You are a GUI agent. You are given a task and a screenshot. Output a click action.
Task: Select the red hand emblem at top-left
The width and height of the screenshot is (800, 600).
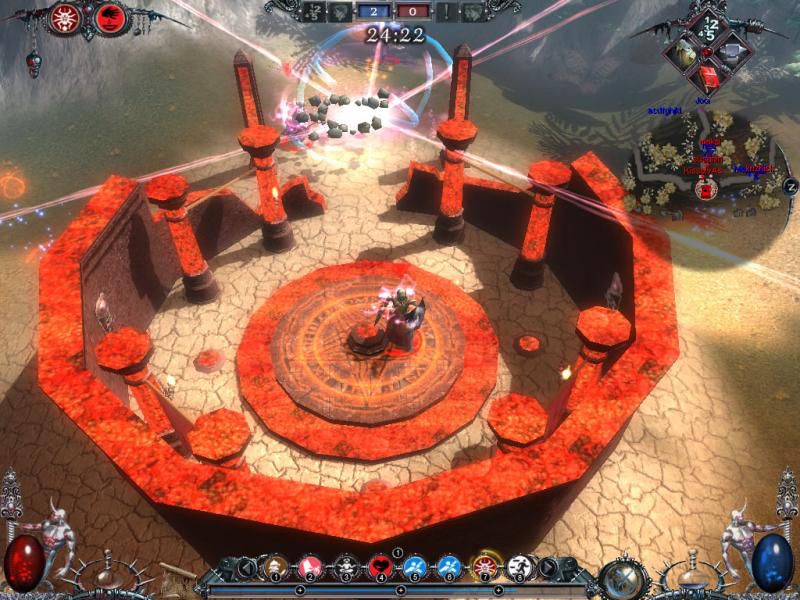click(x=110, y=17)
